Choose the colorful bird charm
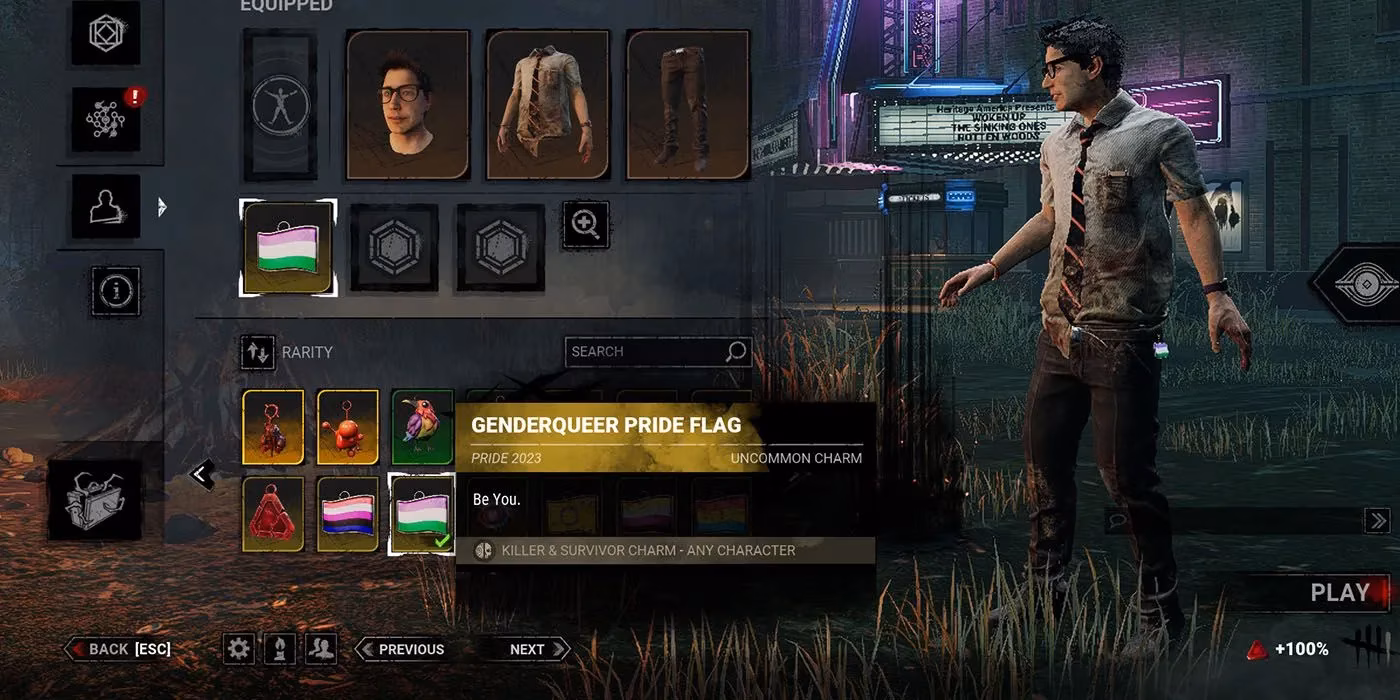Image resolution: width=1400 pixels, height=700 pixels. [422, 427]
